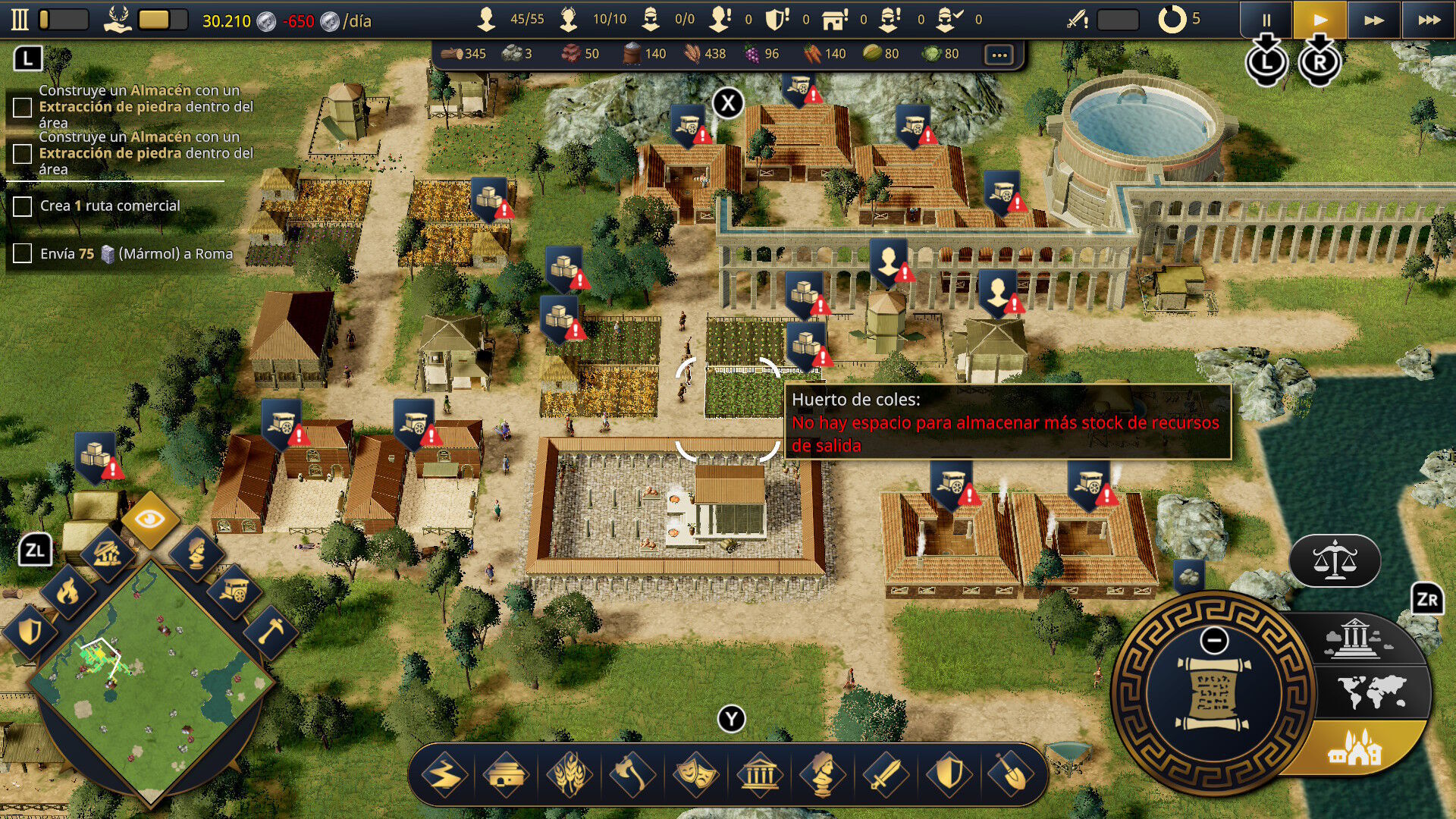
Task: Show the fire risk overlay
Action: click(x=68, y=591)
